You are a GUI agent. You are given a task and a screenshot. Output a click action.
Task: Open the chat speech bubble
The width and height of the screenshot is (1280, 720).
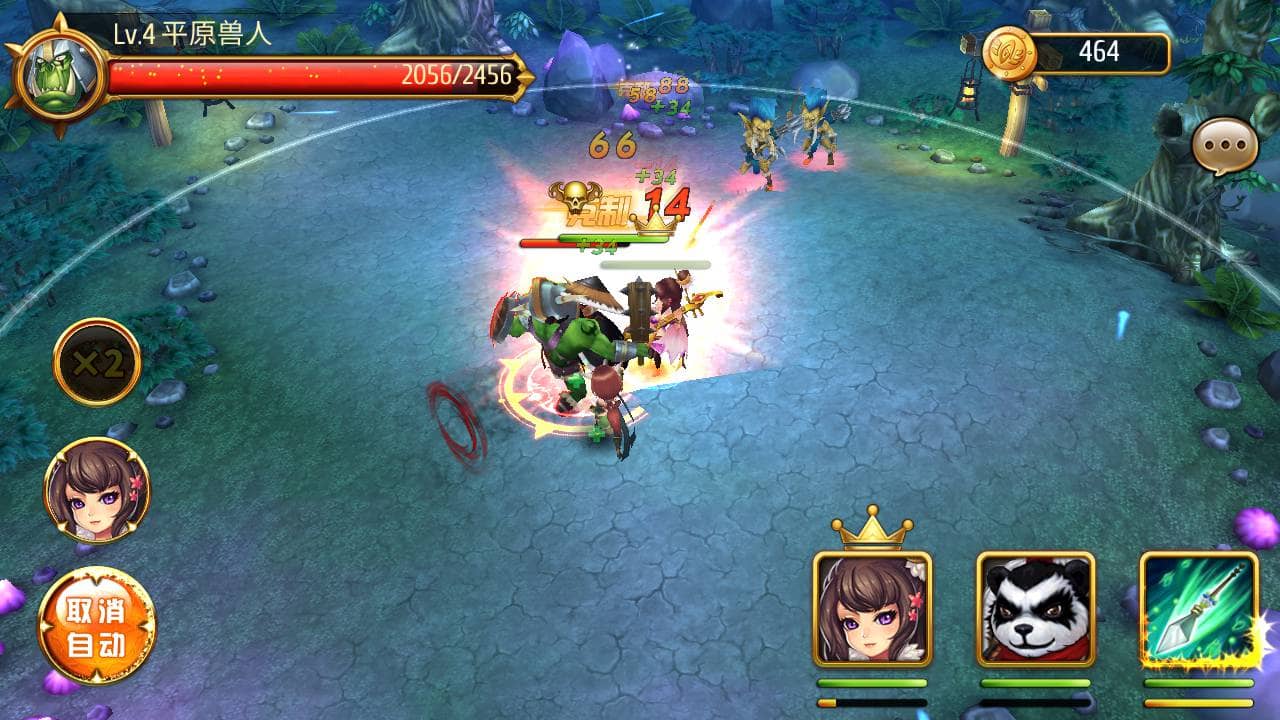coord(1224,147)
